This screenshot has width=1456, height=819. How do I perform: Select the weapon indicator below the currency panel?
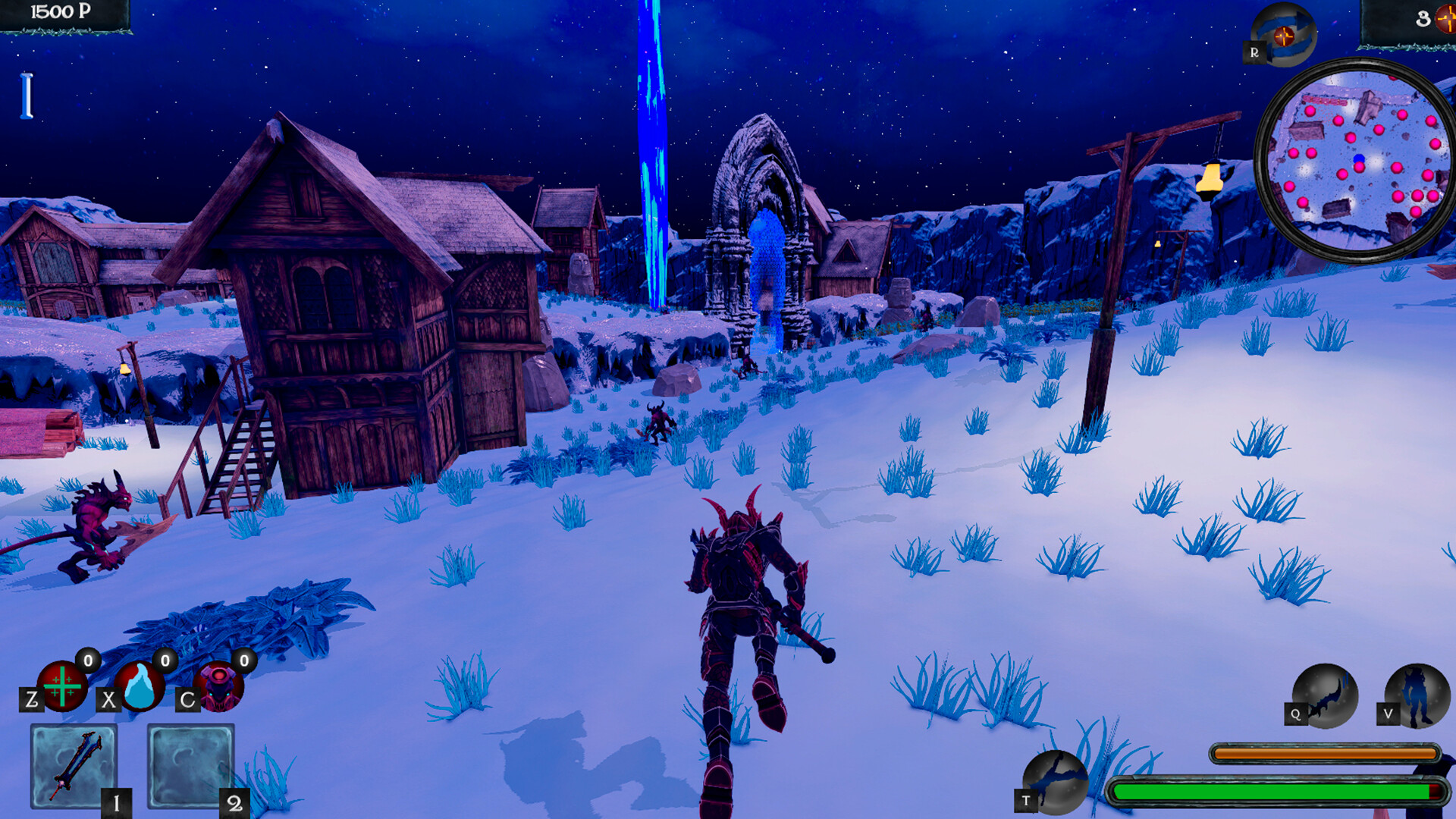(27, 94)
